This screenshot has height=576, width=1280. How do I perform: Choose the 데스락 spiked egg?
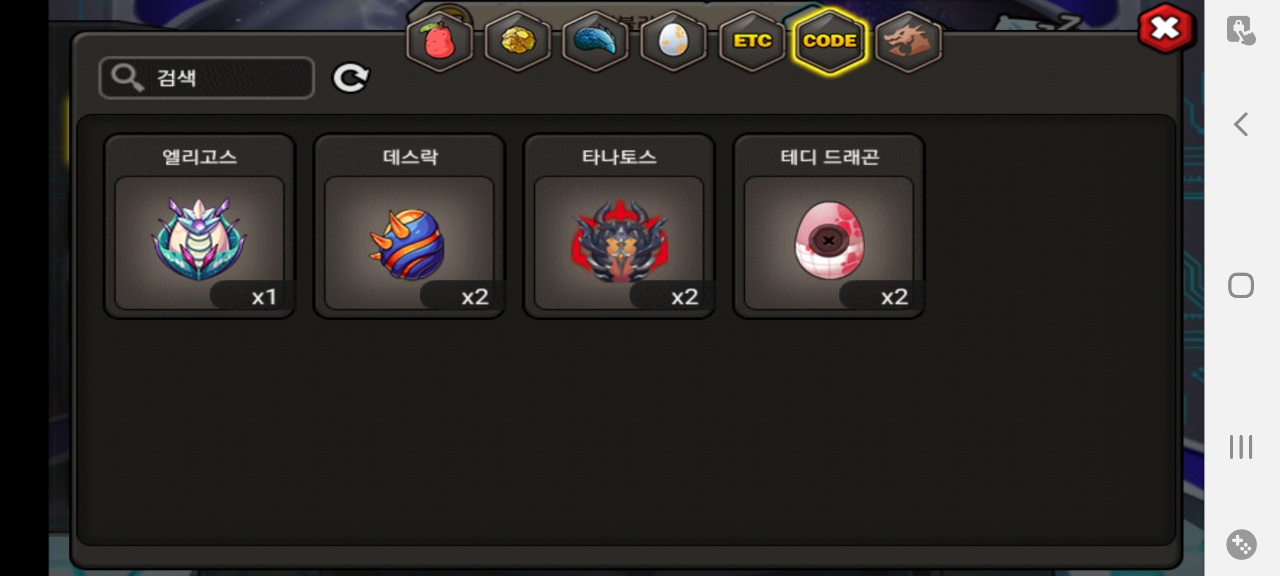pyautogui.click(x=409, y=240)
